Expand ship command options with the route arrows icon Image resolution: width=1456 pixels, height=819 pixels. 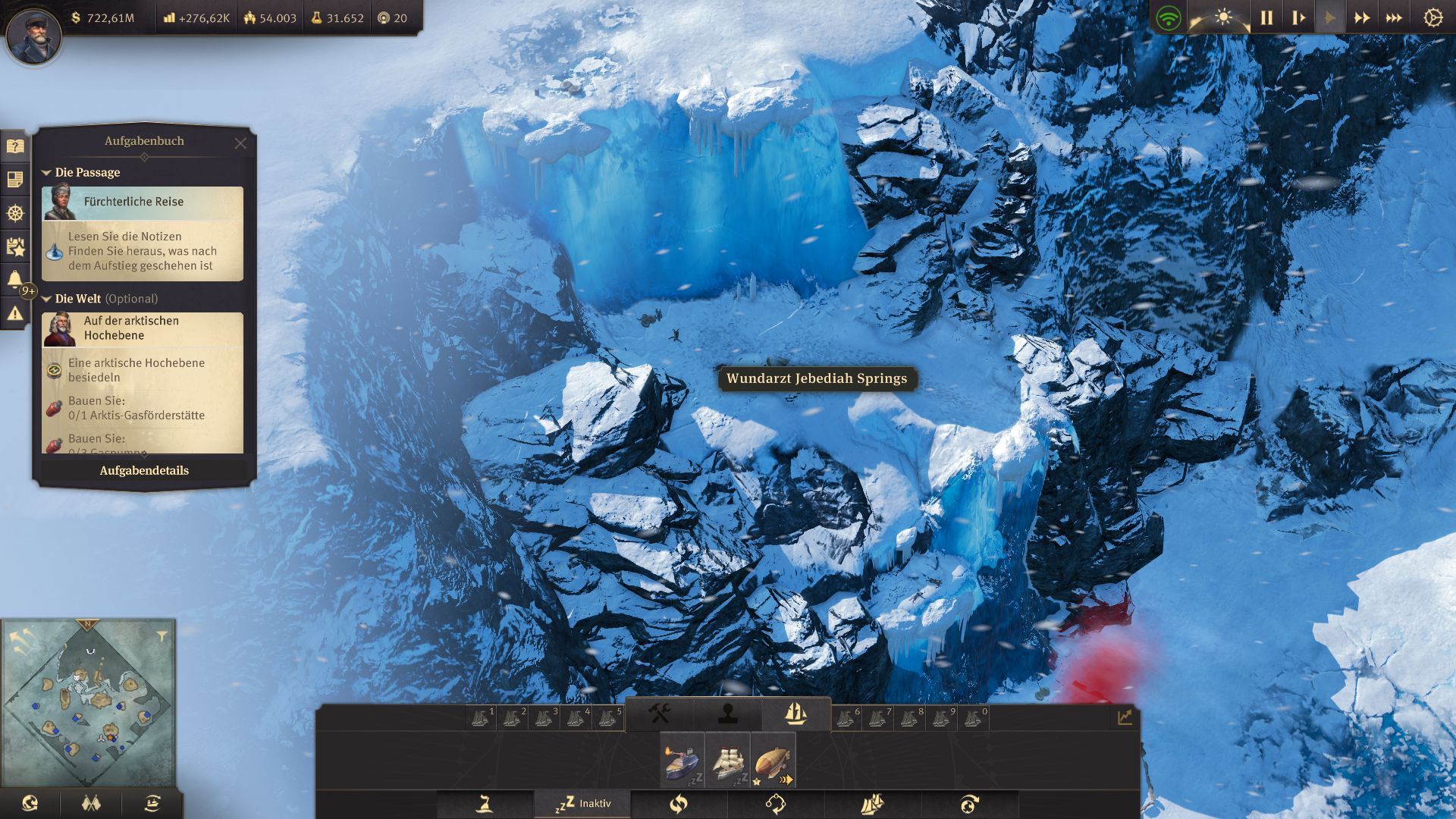[775, 802]
